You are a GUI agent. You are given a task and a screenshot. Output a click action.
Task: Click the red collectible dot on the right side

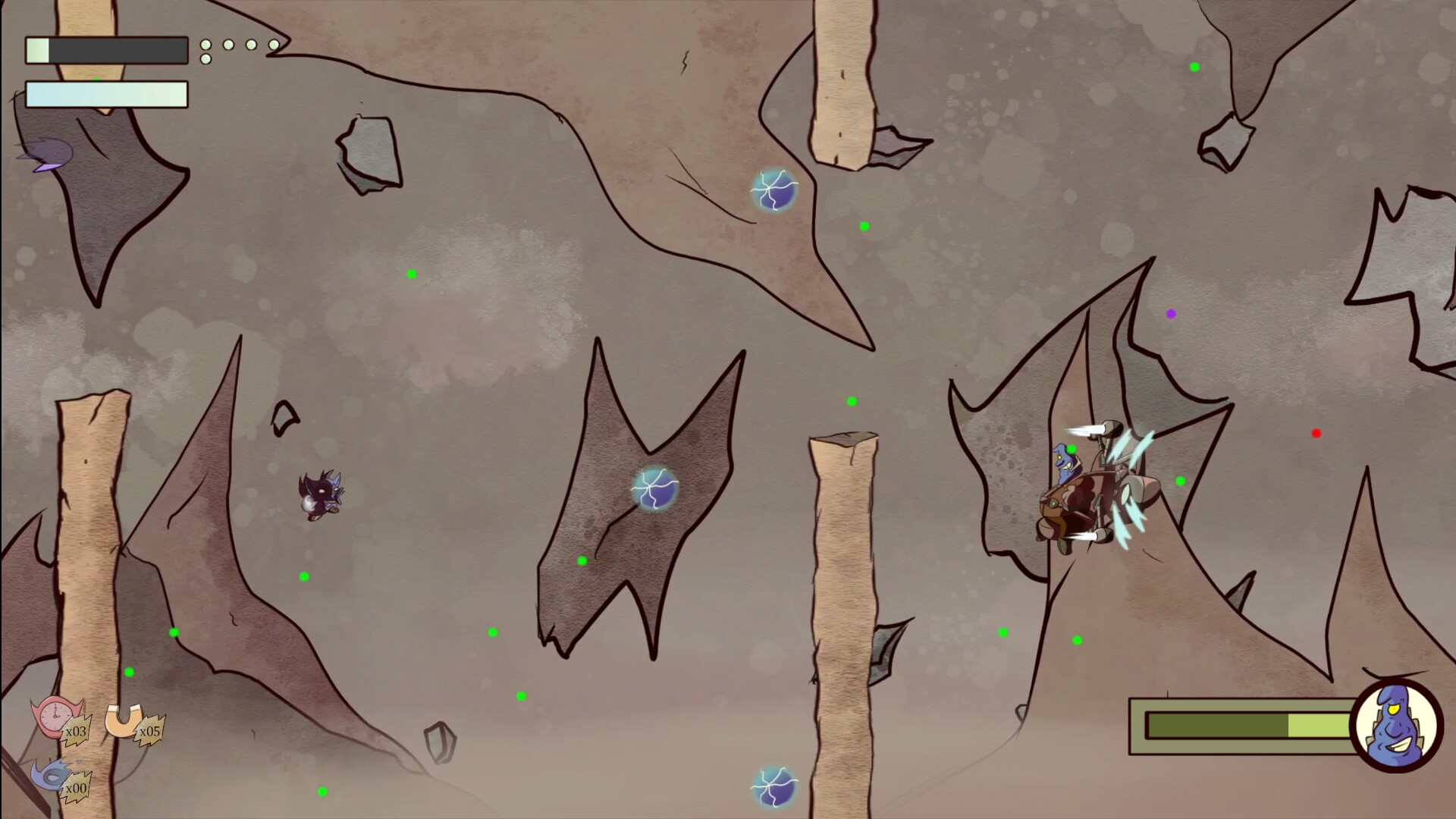pyautogui.click(x=1316, y=432)
